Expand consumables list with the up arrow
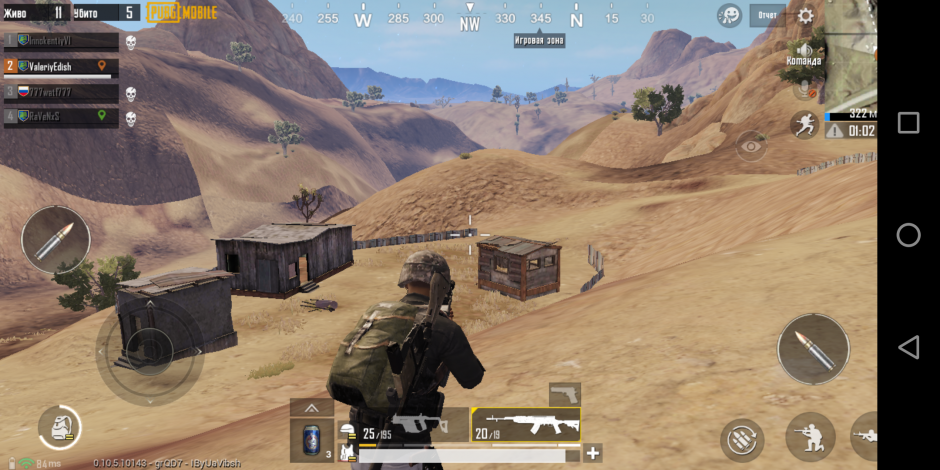 (312, 408)
